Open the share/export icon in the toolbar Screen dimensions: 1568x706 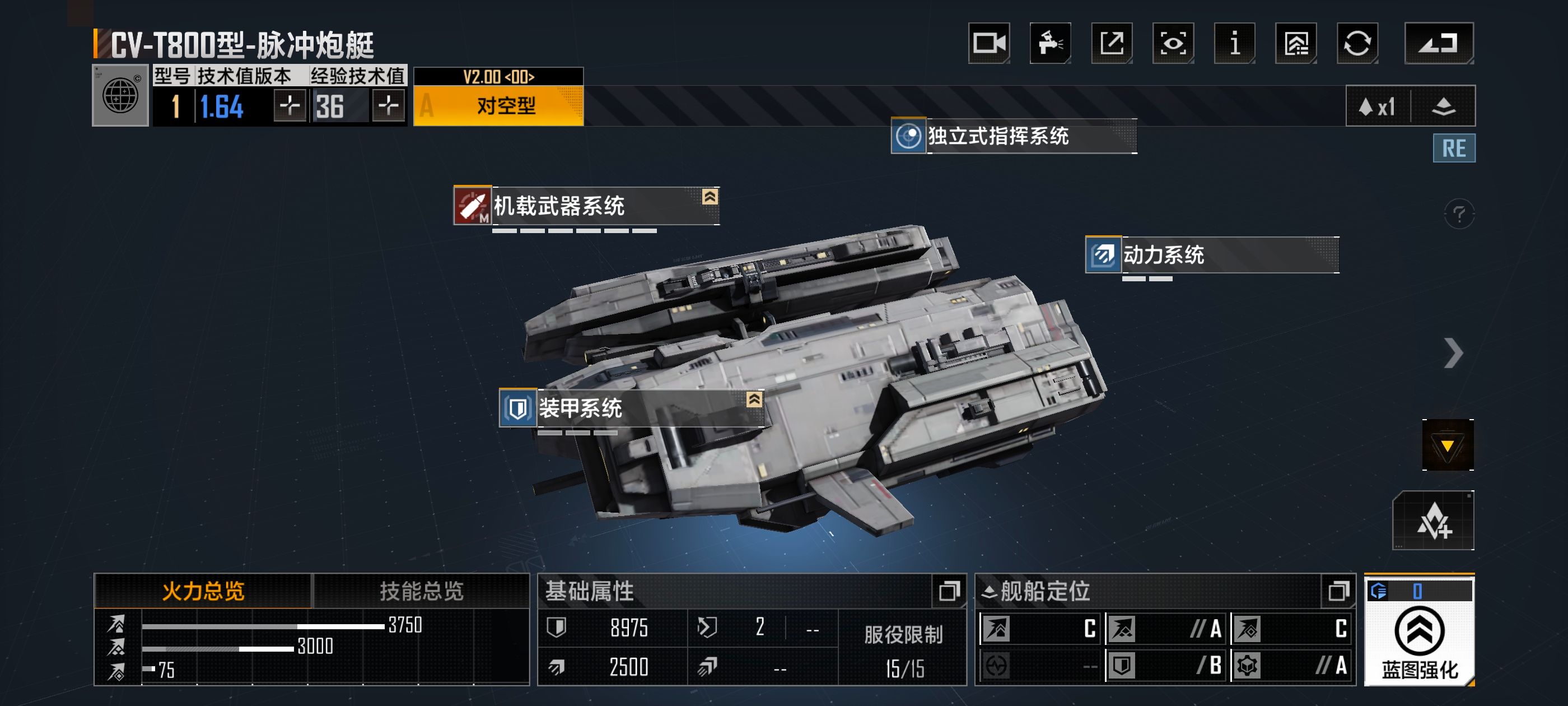pyautogui.click(x=1111, y=43)
